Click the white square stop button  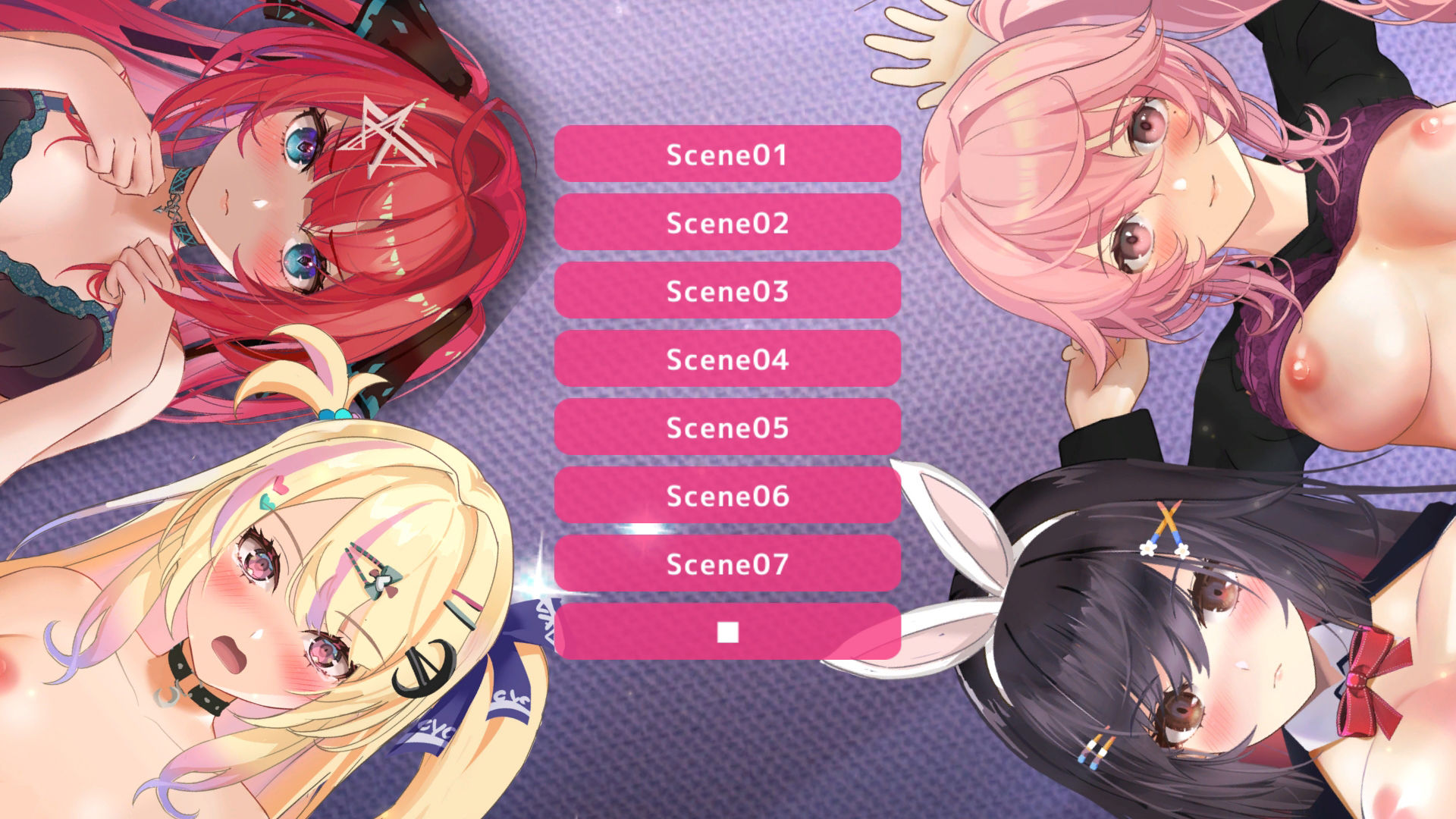click(727, 632)
